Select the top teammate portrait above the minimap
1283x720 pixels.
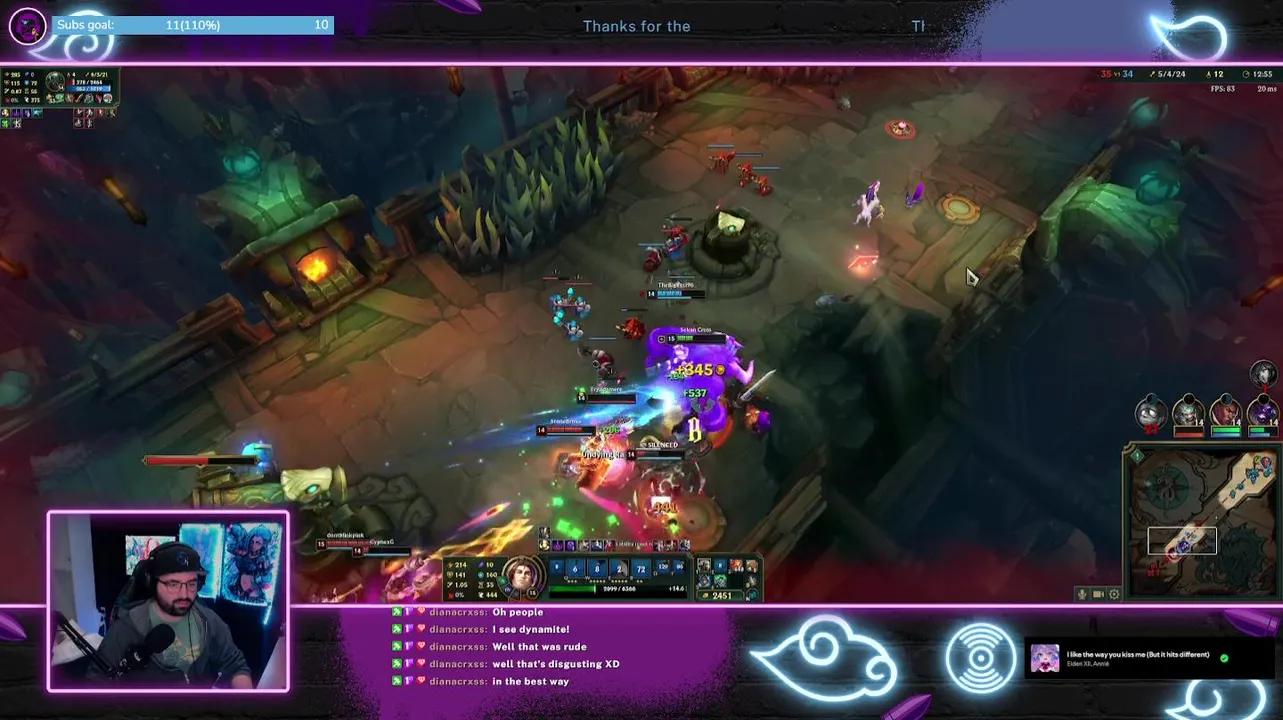pos(1263,375)
